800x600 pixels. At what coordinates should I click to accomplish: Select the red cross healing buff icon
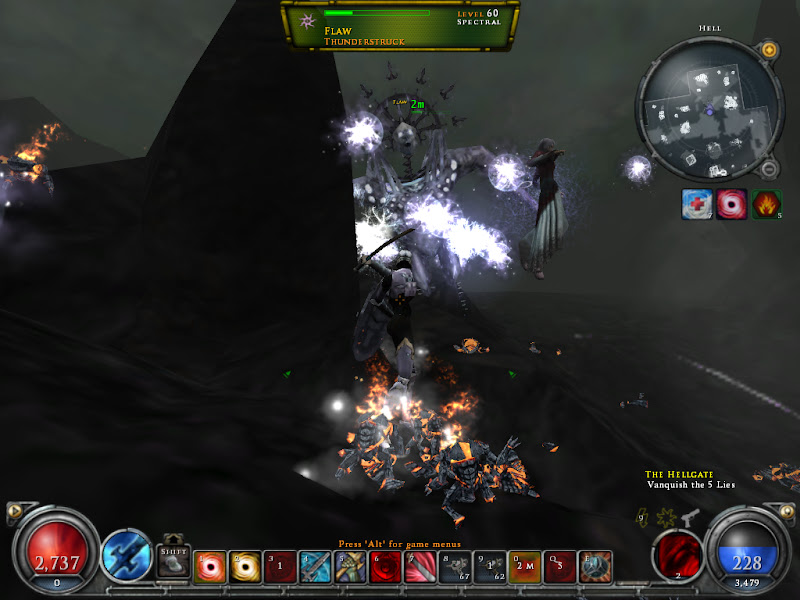697,205
